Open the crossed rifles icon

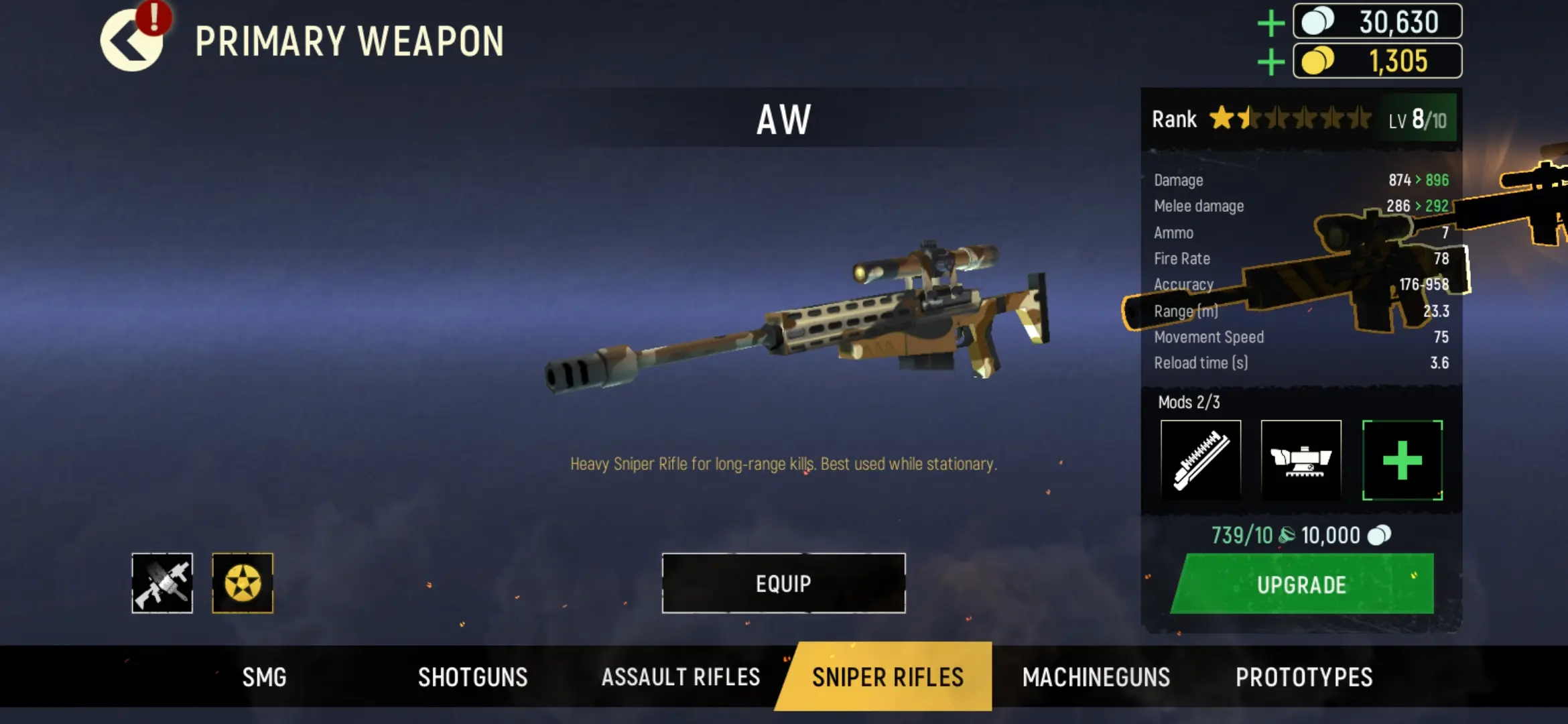162,583
